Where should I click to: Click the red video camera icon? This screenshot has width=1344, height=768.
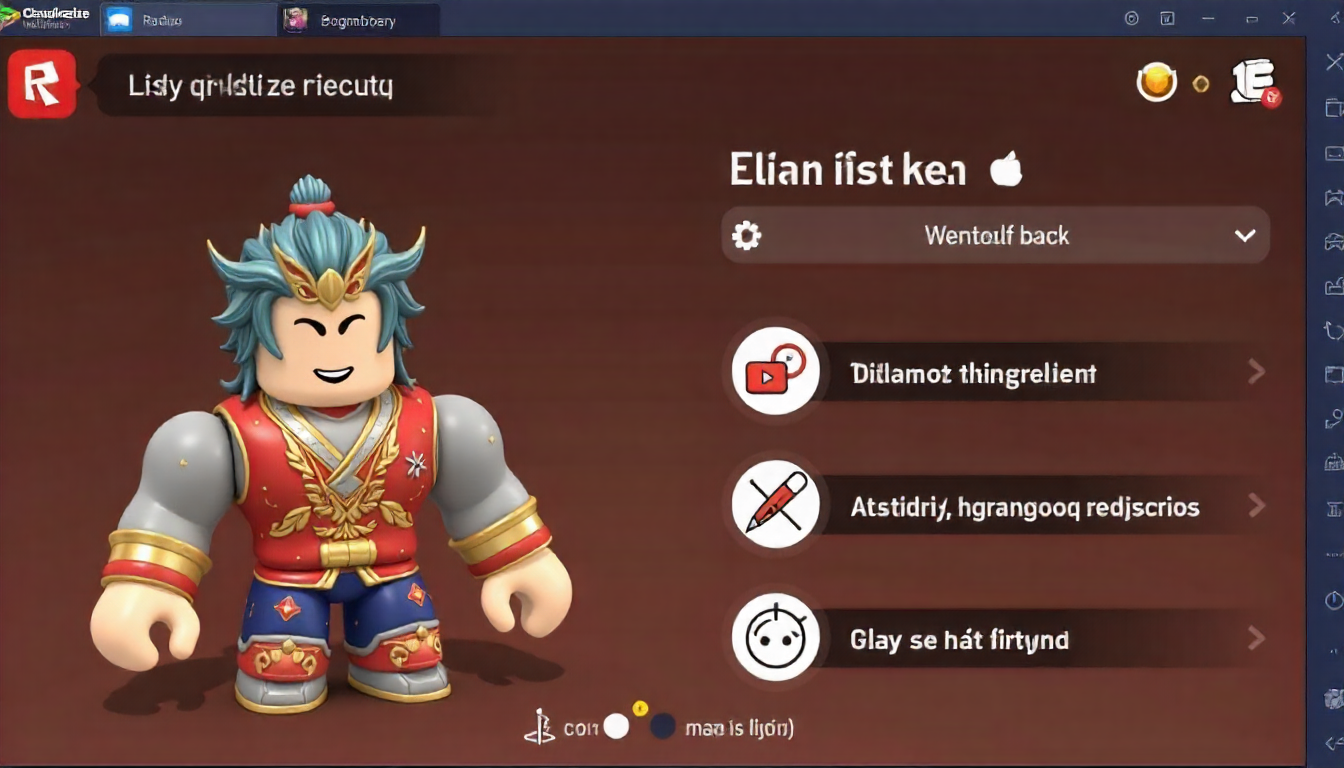pos(775,371)
